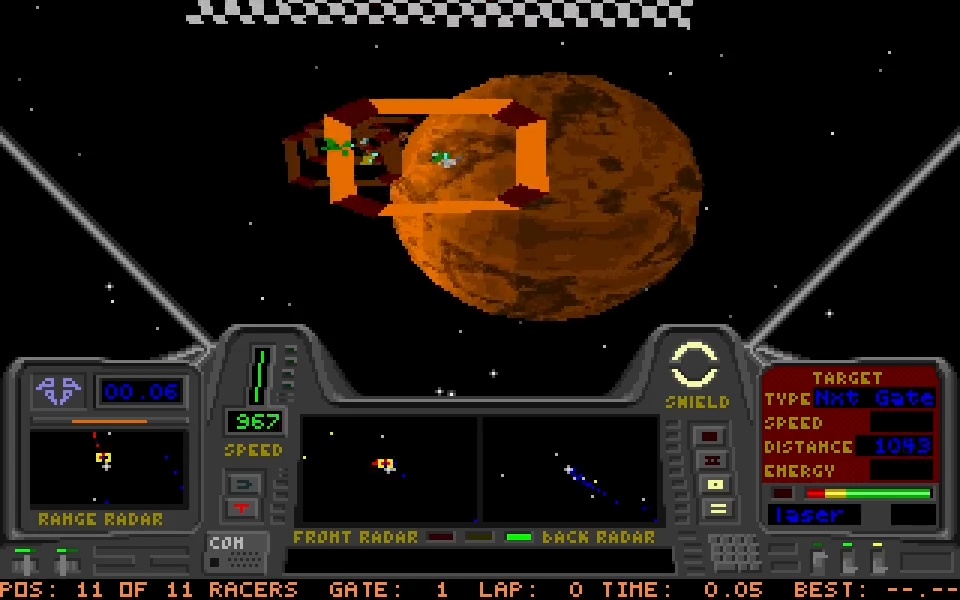
Task: Activate the green arrow cockpit button
Action: (244, 485)
